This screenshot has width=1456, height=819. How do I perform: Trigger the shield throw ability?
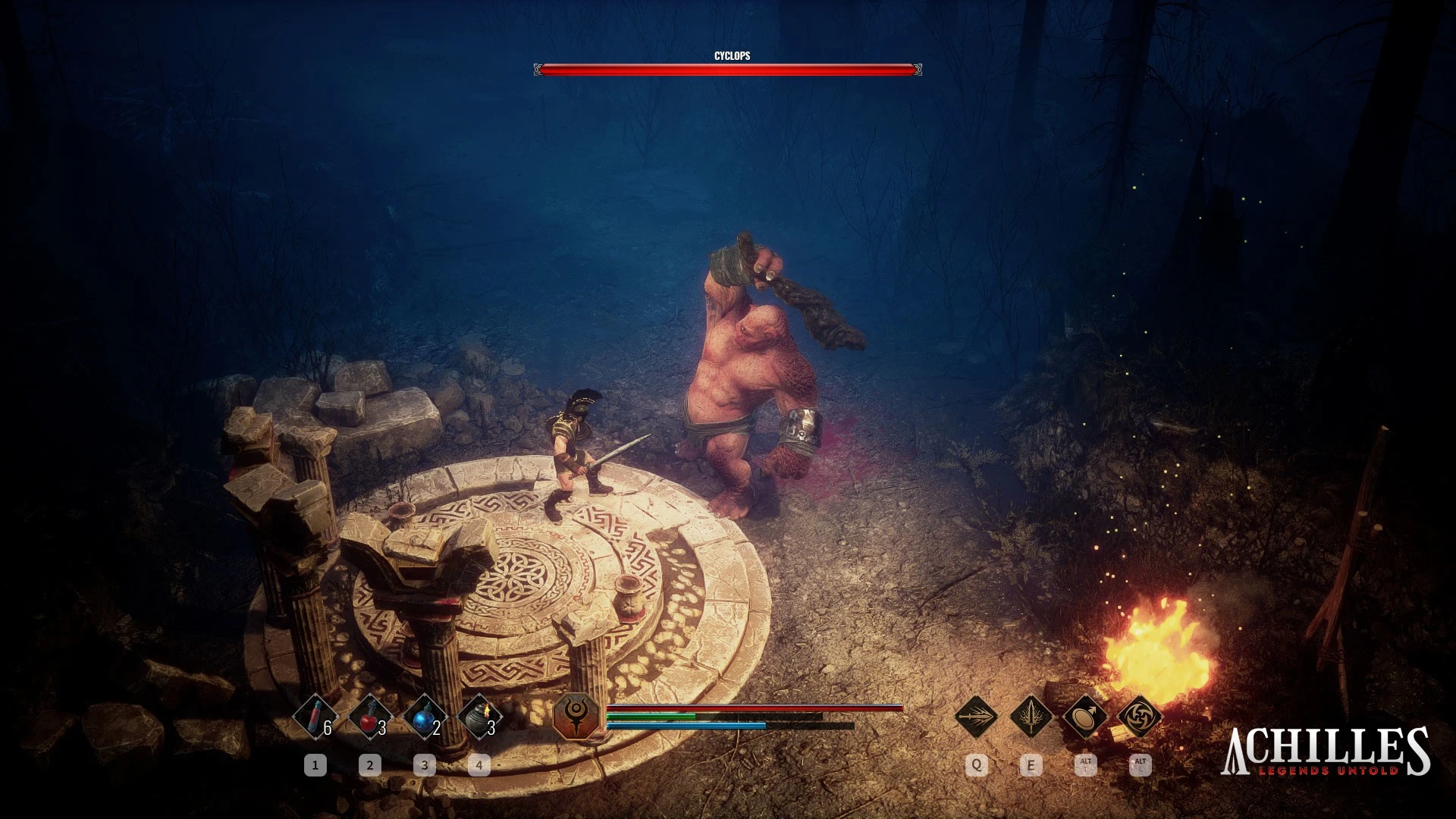pyautogui.click(x=1085, y=715)
